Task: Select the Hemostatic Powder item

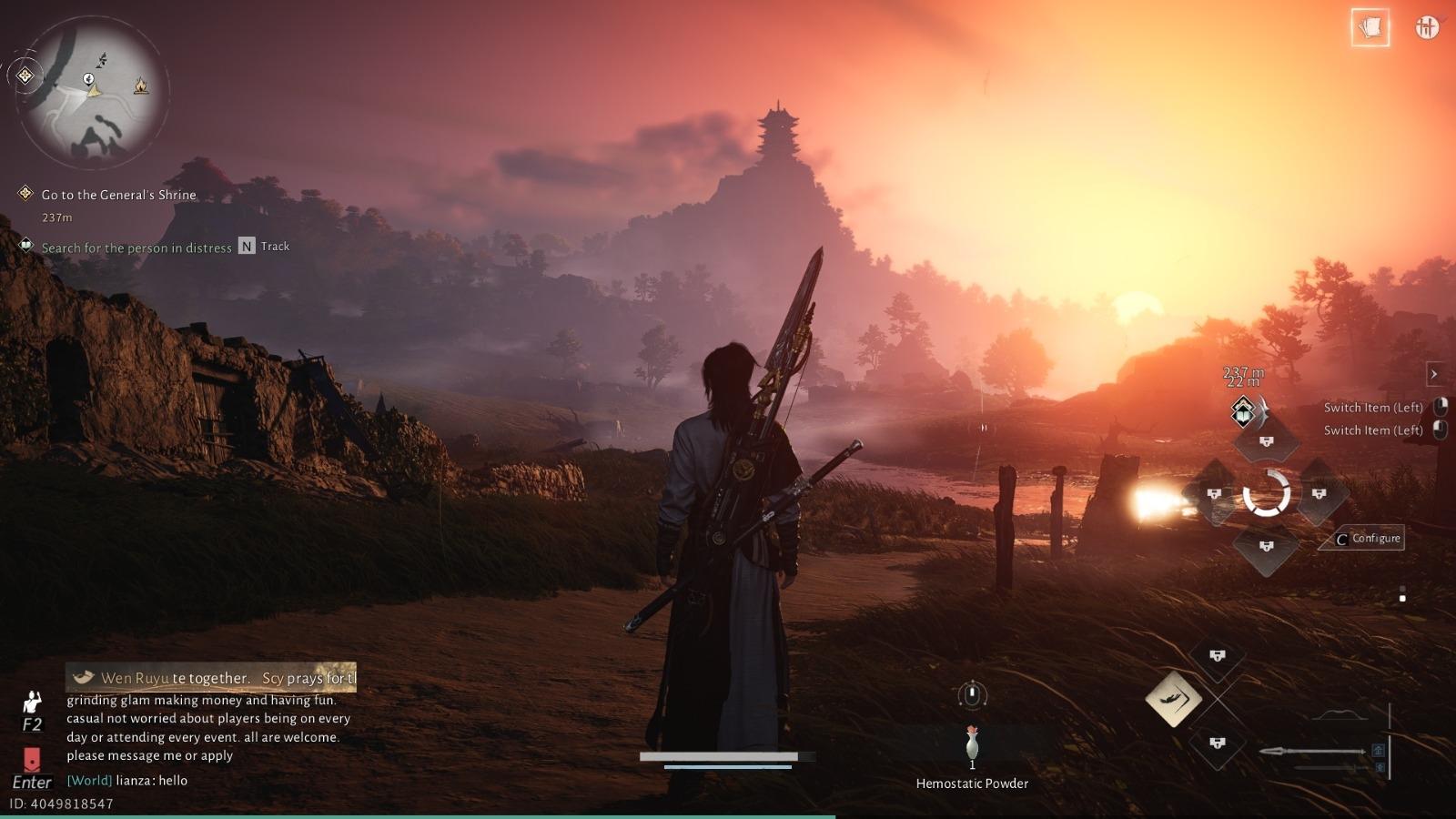Action: click(x=972, y=746)
